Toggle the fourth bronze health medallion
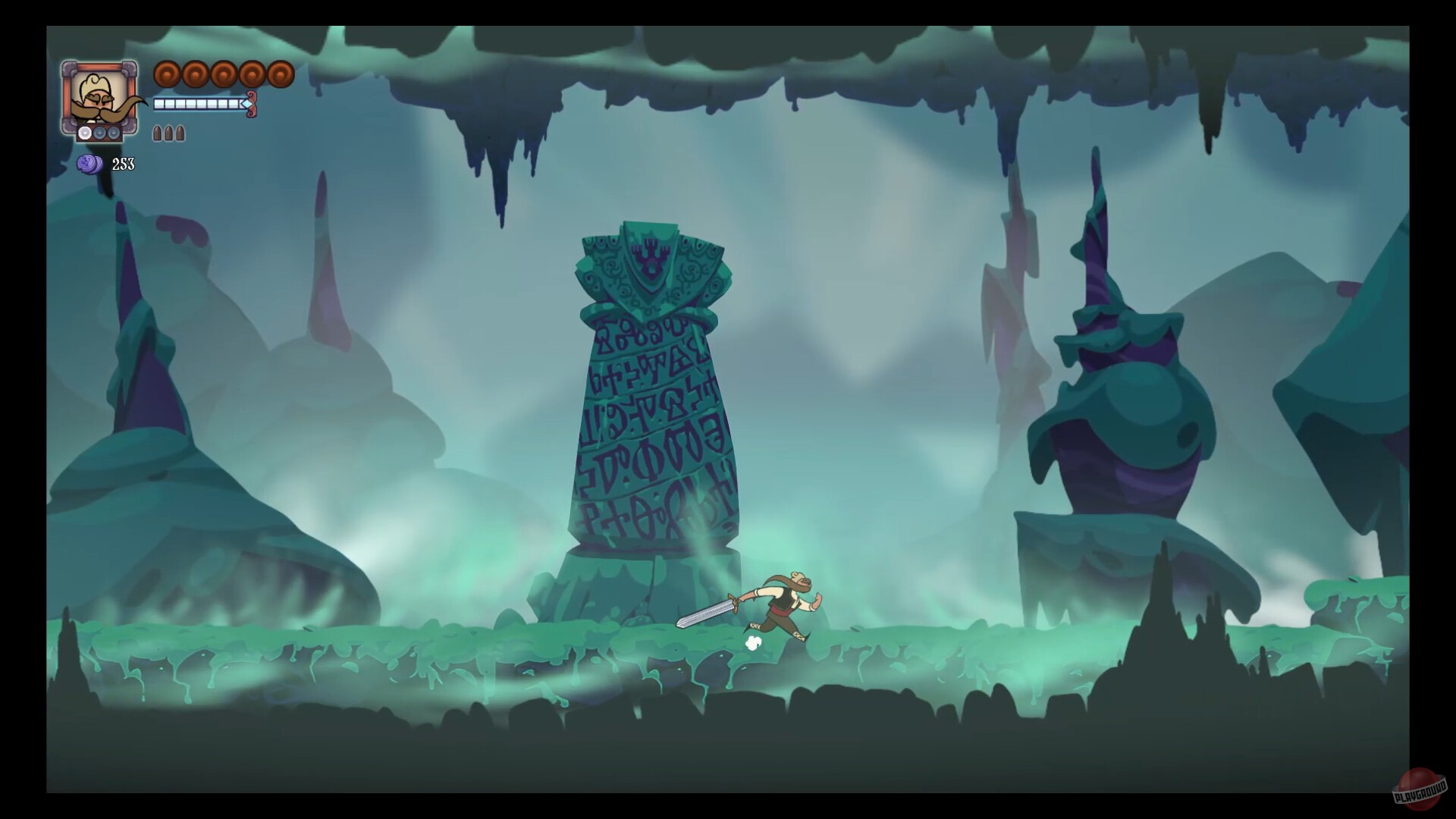 (x=253, y=74)
